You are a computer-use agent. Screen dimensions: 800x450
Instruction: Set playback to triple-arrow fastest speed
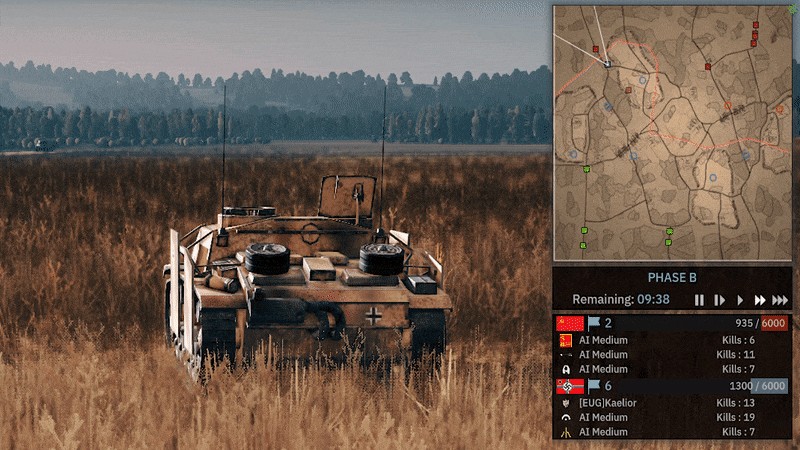pos(781,300)
